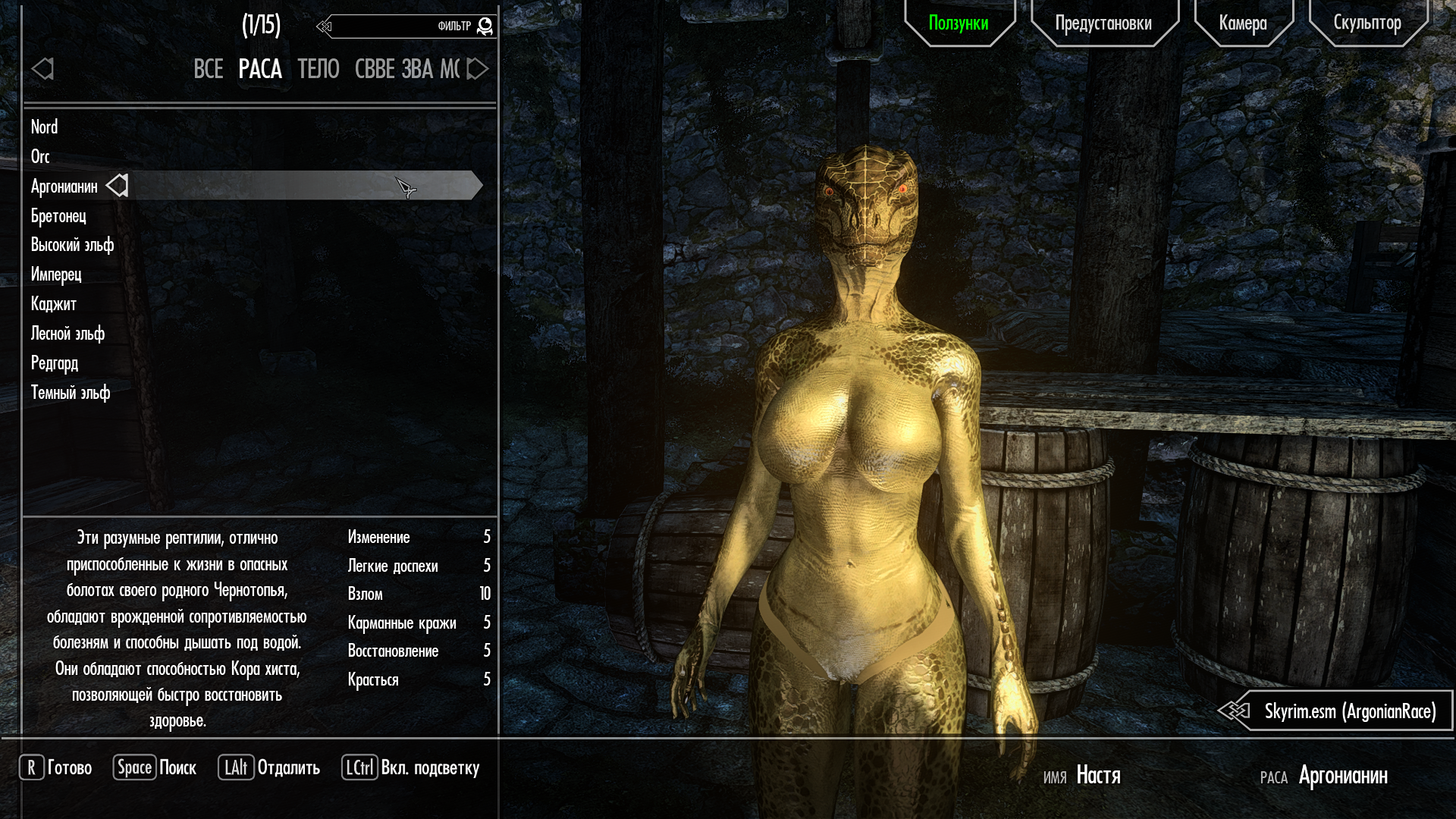Image resolution: width=1456 pixels, height=819 pixels.
Task: Open the Камера tab
Action: pyautogui.click(x=1243, y=23)
